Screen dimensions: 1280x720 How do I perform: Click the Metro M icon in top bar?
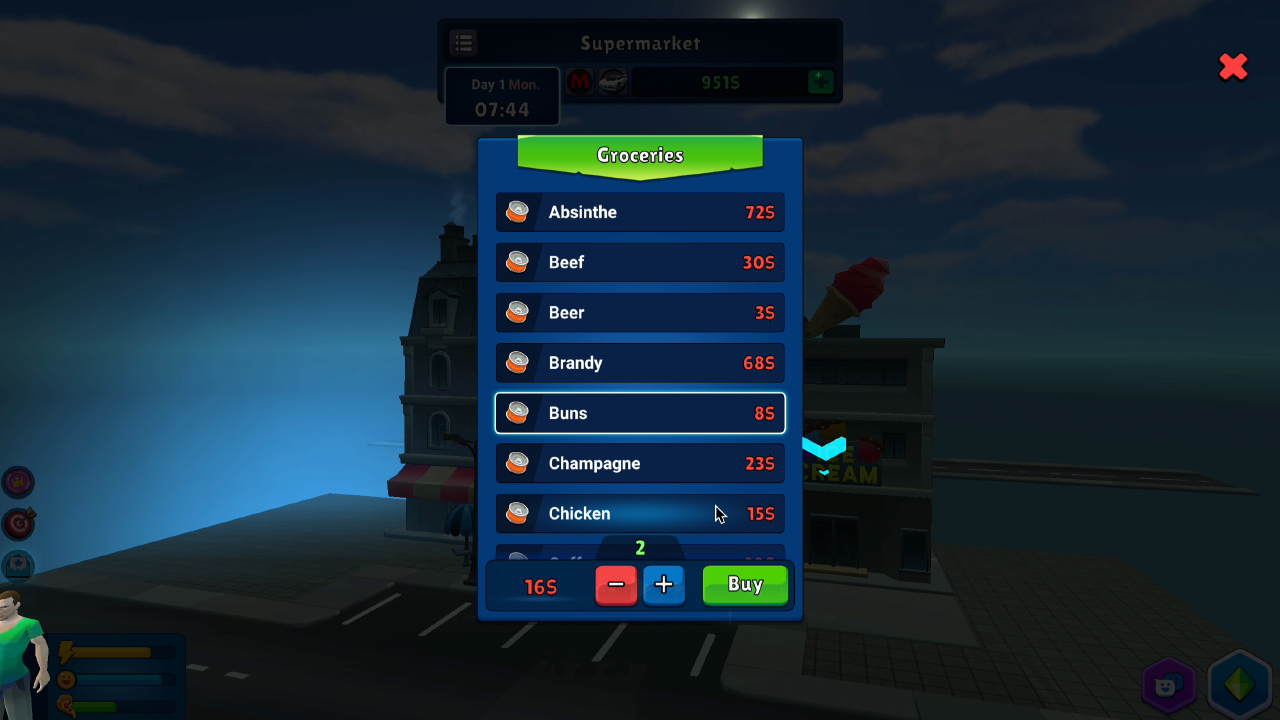pos(580,82)
